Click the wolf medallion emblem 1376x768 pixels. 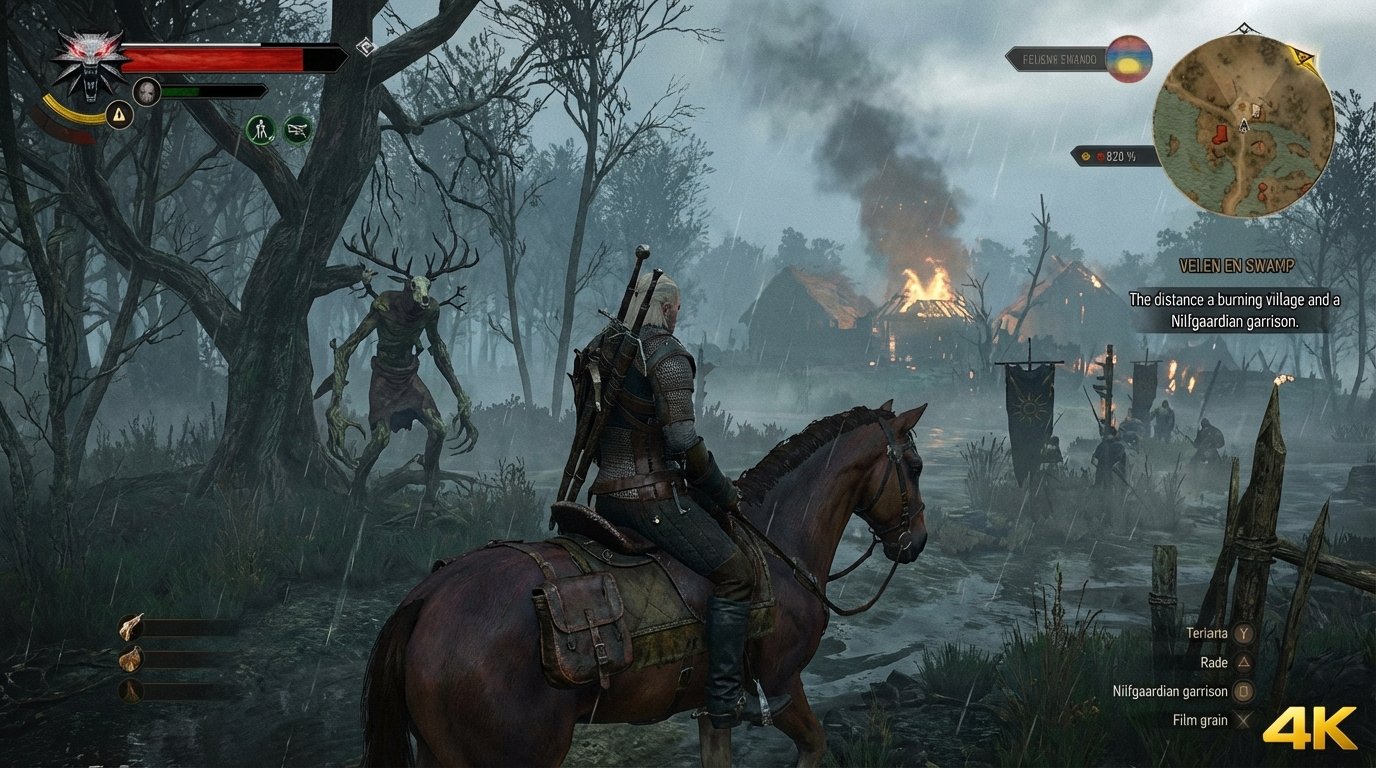coord(88,63)
